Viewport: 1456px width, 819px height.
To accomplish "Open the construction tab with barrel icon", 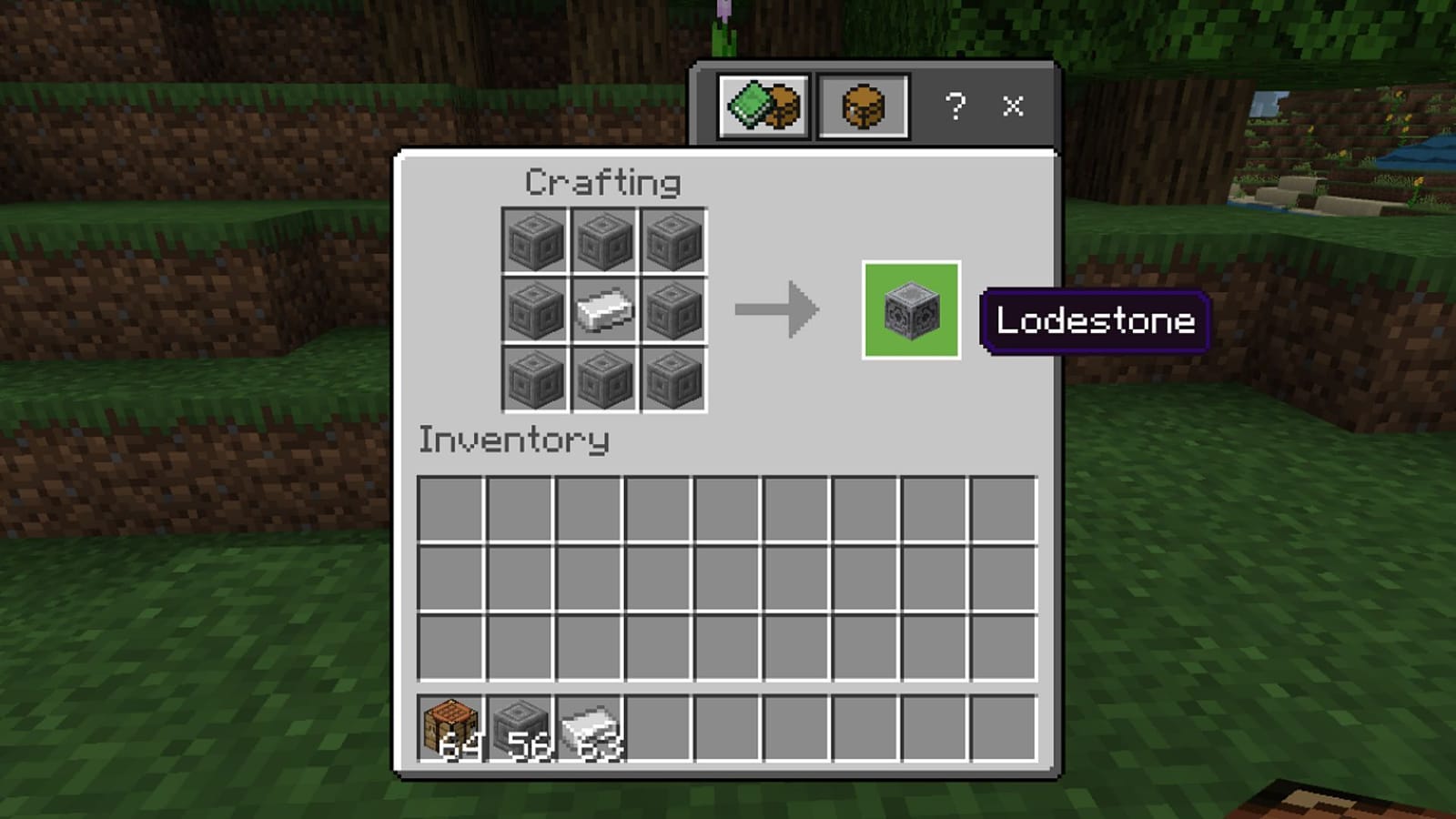I will pos(864,106).
